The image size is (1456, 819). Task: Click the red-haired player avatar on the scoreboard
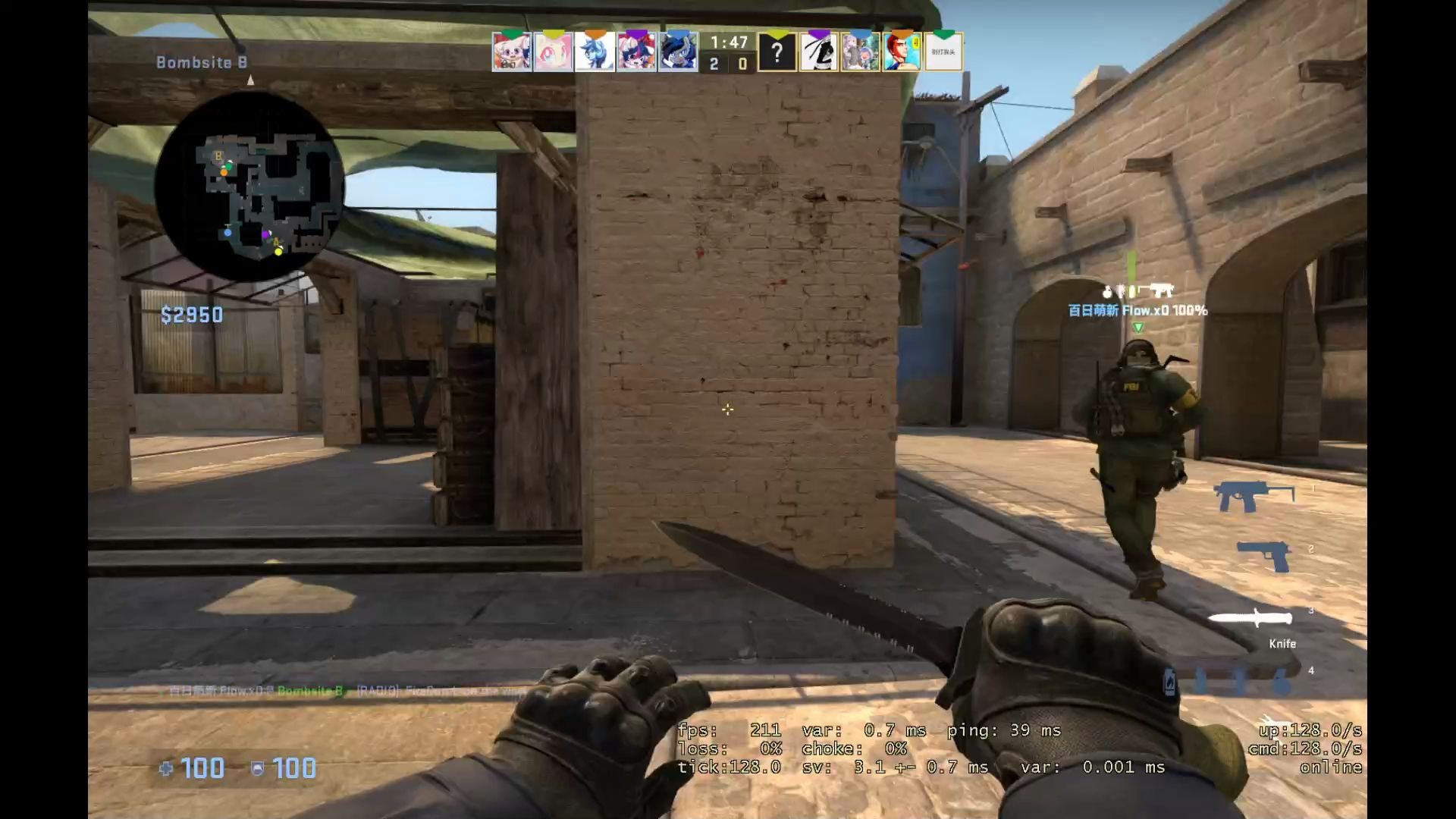(x=902, y=52)
